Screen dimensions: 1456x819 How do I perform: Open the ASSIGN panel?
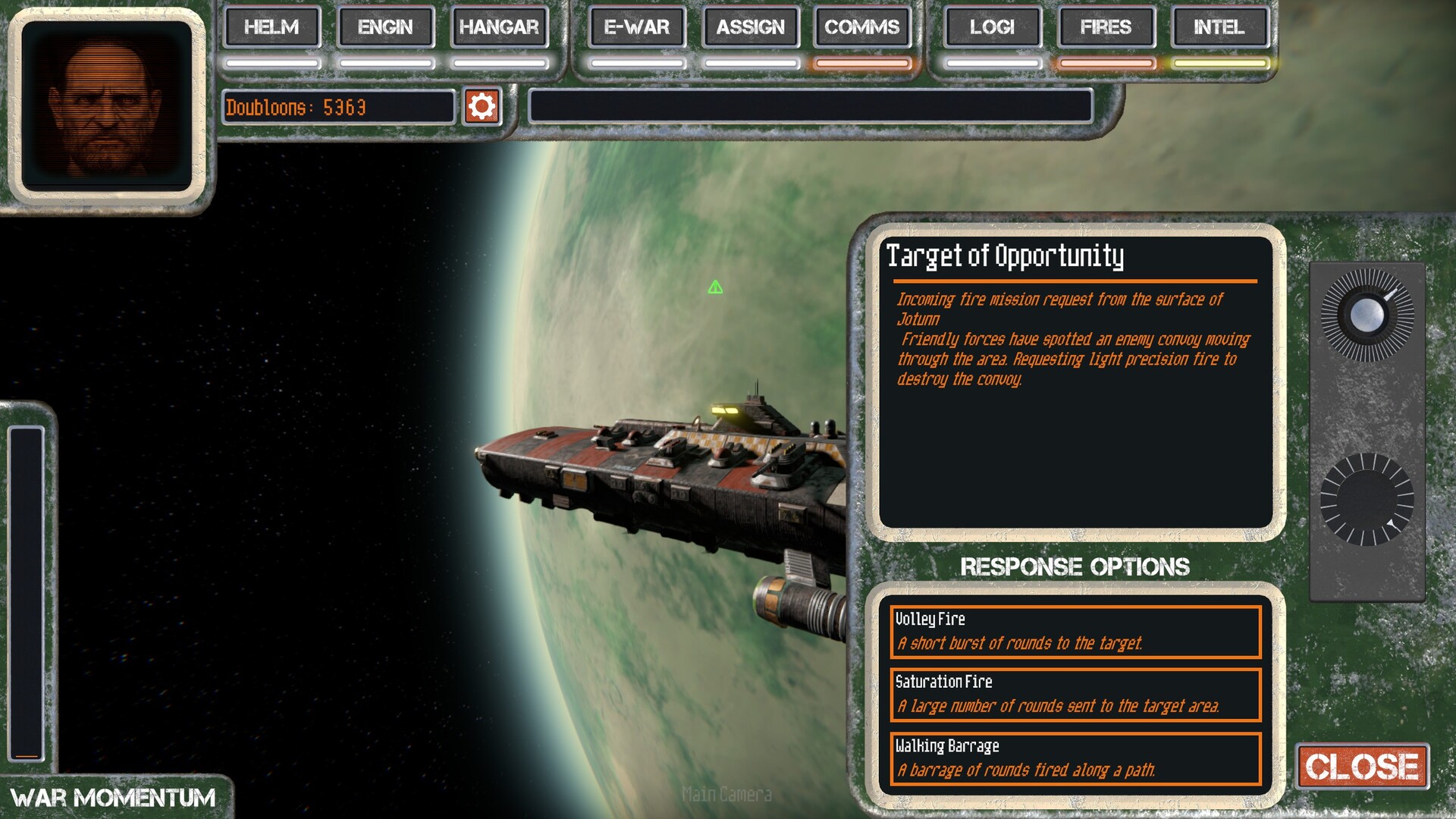pyautogui.click(x=751, y=27)
